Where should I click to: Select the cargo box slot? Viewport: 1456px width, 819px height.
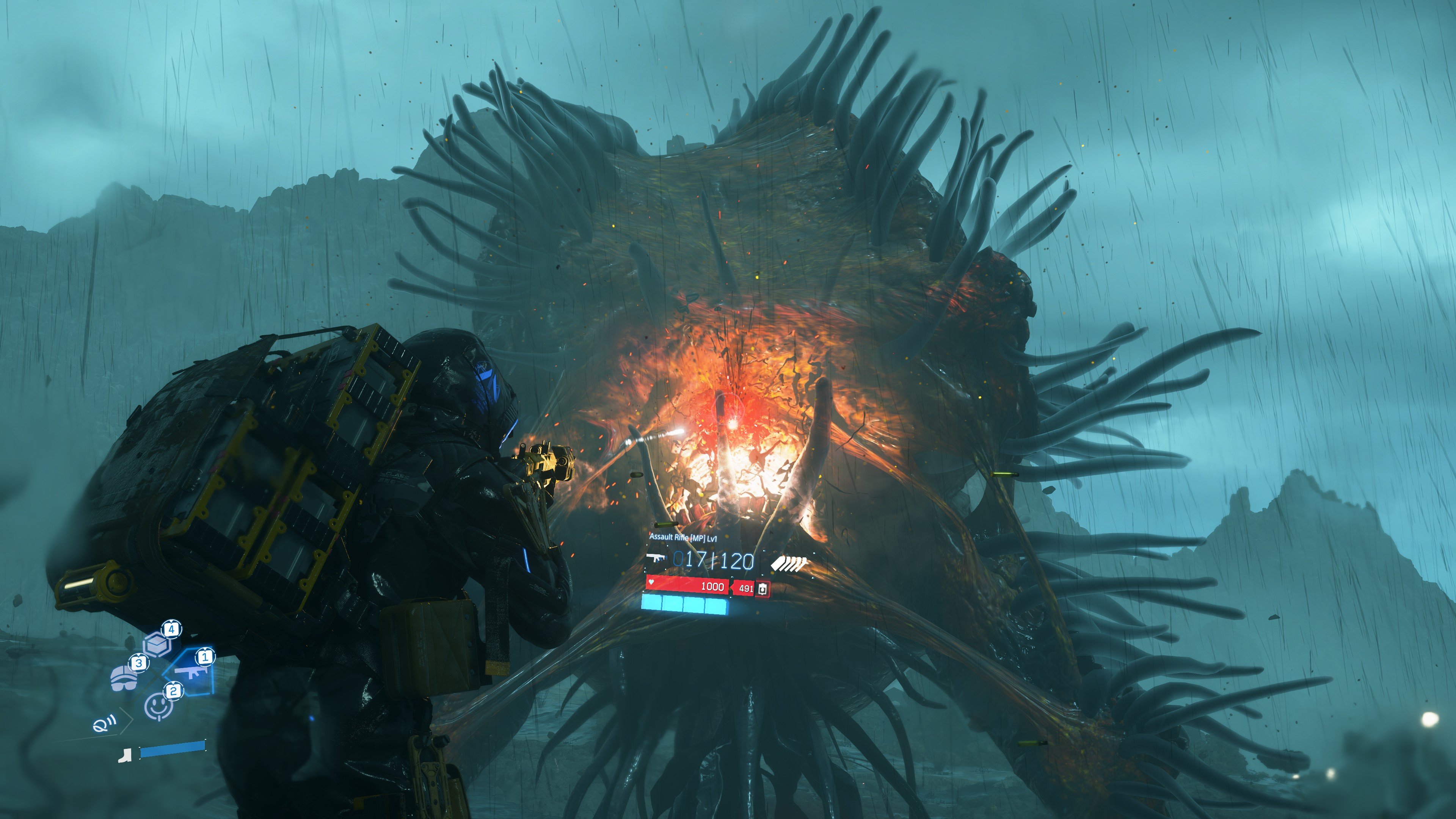click(x=158, y=643)
